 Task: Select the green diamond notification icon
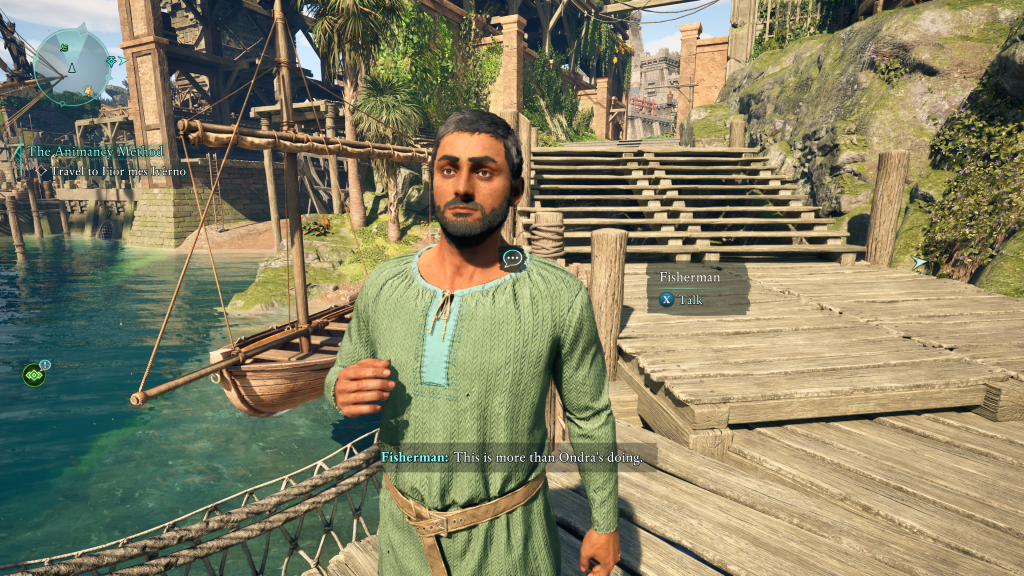tap(34, 375)
